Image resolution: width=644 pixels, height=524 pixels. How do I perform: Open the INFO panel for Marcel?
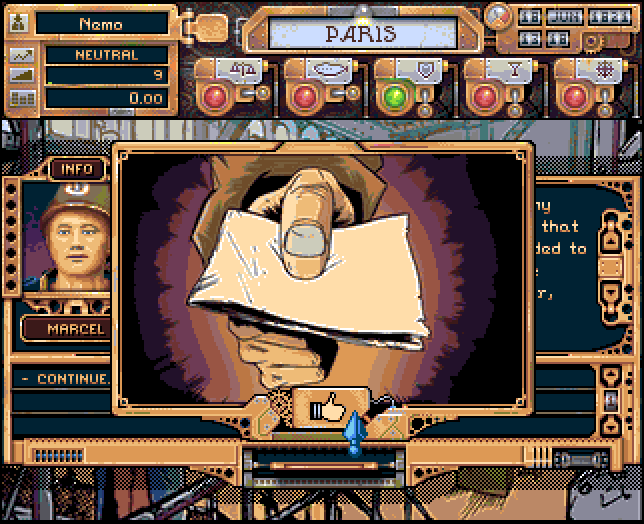77,169
